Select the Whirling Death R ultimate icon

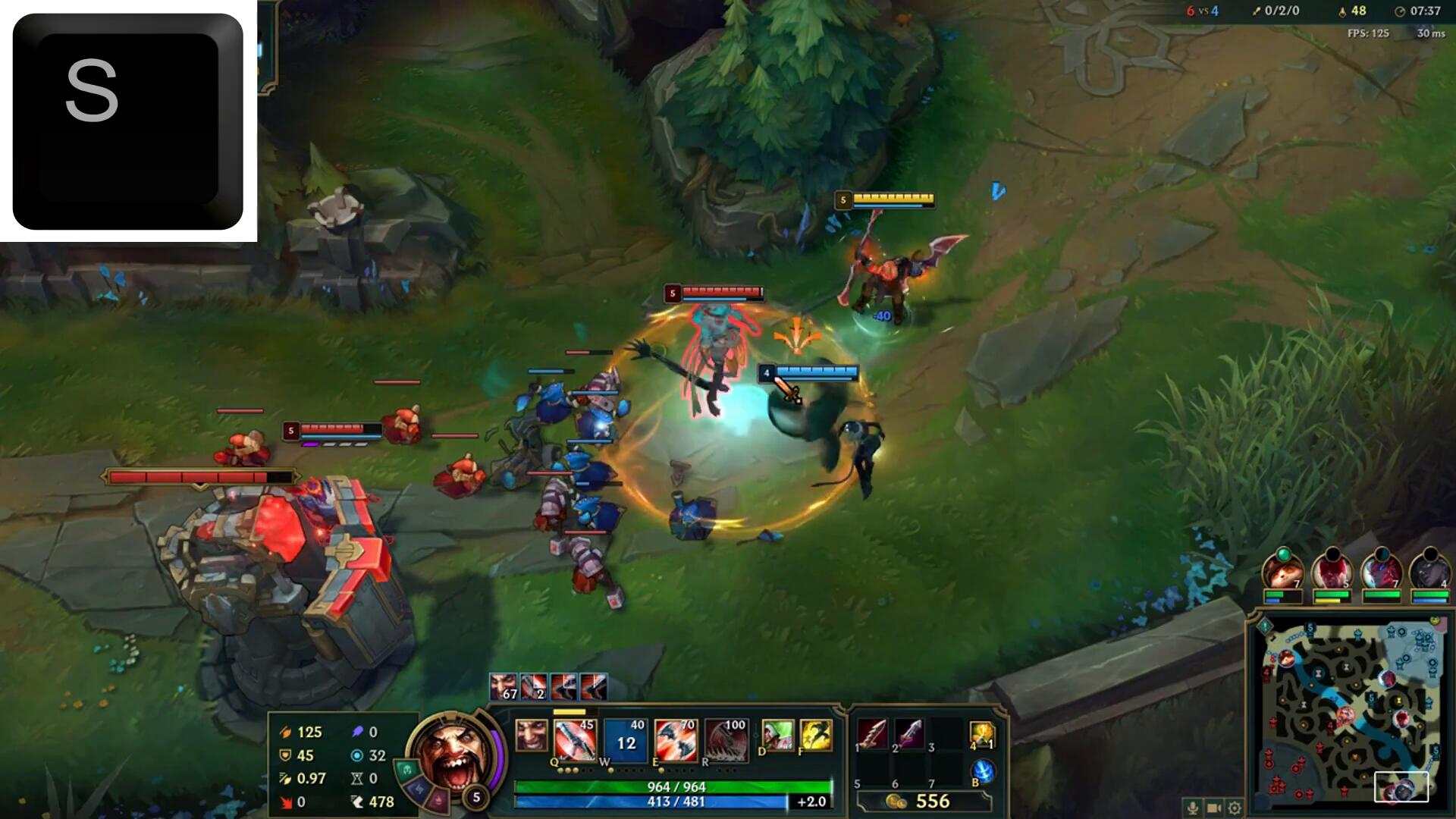click(726, 739)
